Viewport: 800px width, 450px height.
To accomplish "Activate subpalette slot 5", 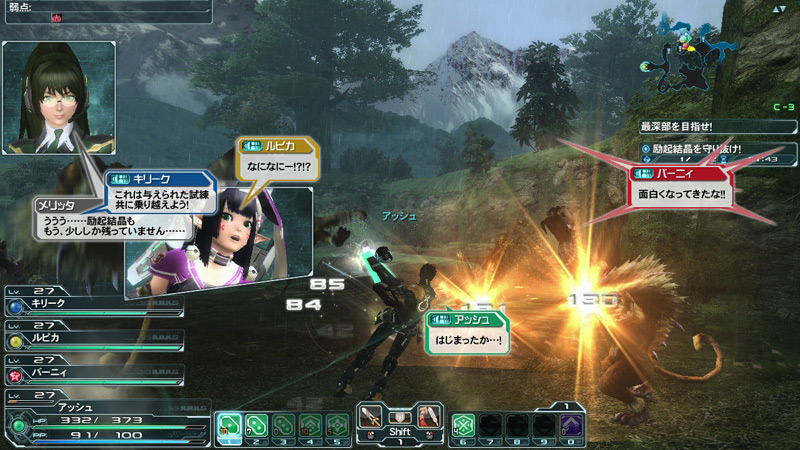I will 337,424.
